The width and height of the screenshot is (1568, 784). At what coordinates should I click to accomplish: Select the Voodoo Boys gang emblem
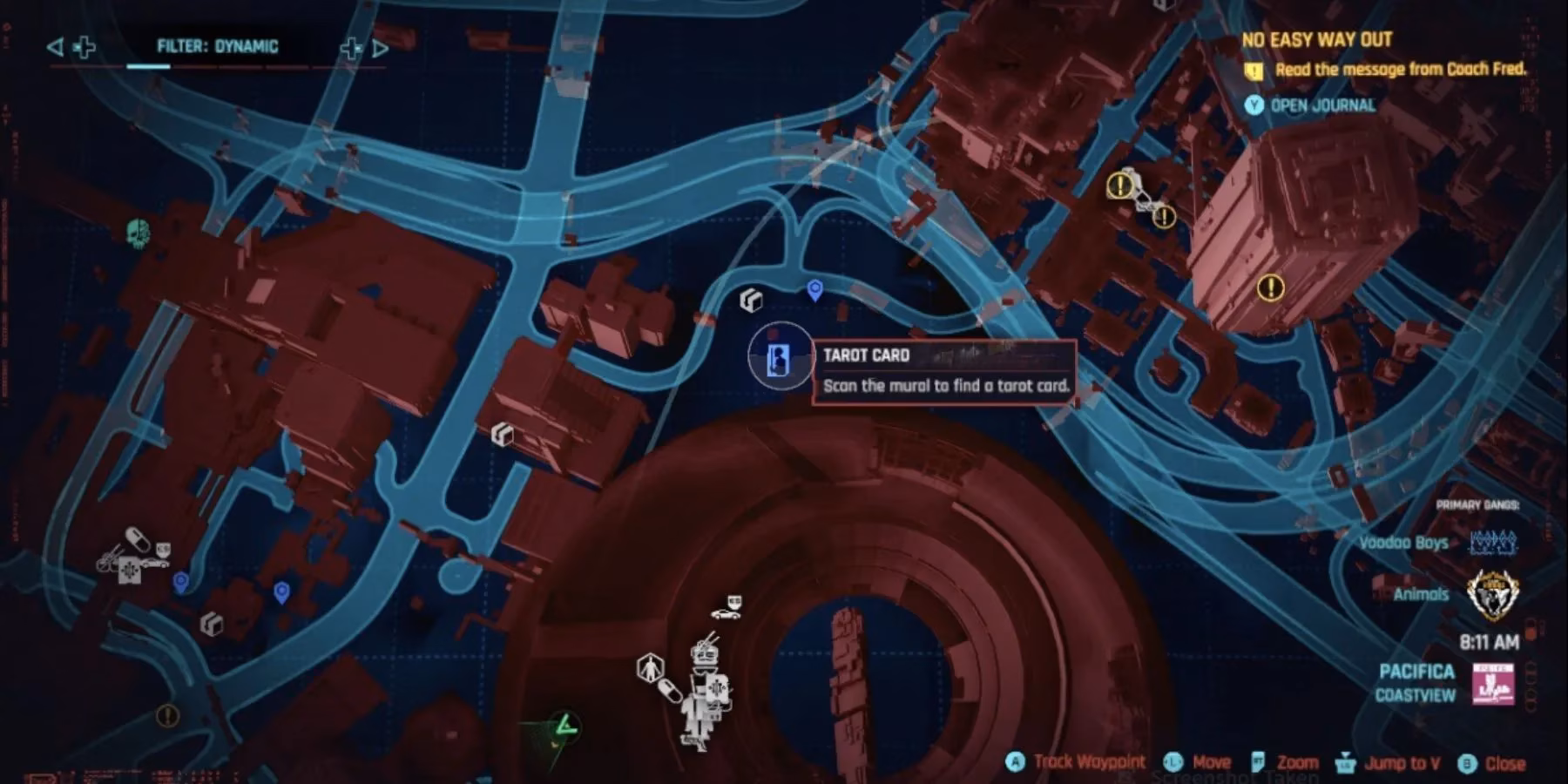1493,543
